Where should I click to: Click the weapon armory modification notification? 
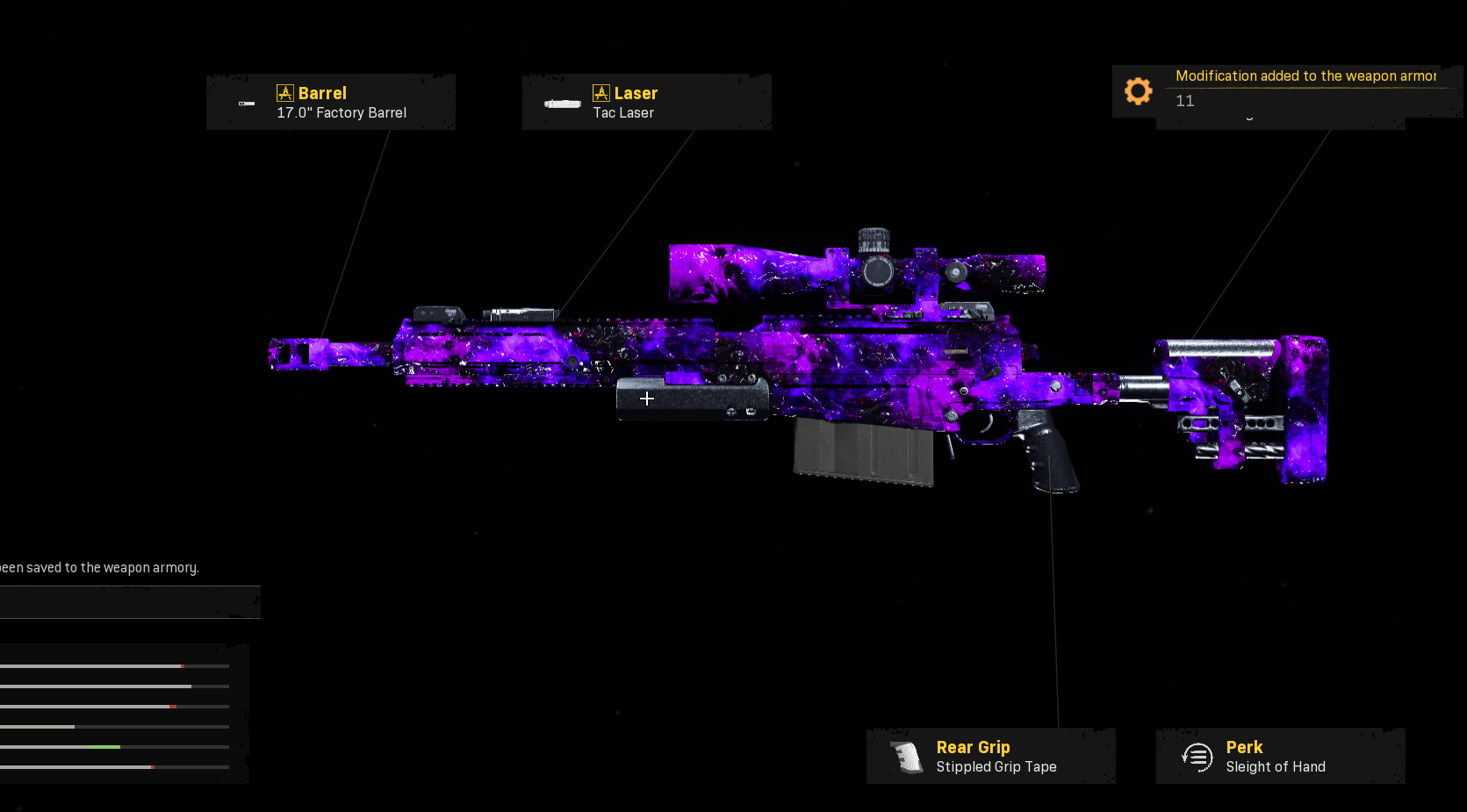tap(1286, 89)
